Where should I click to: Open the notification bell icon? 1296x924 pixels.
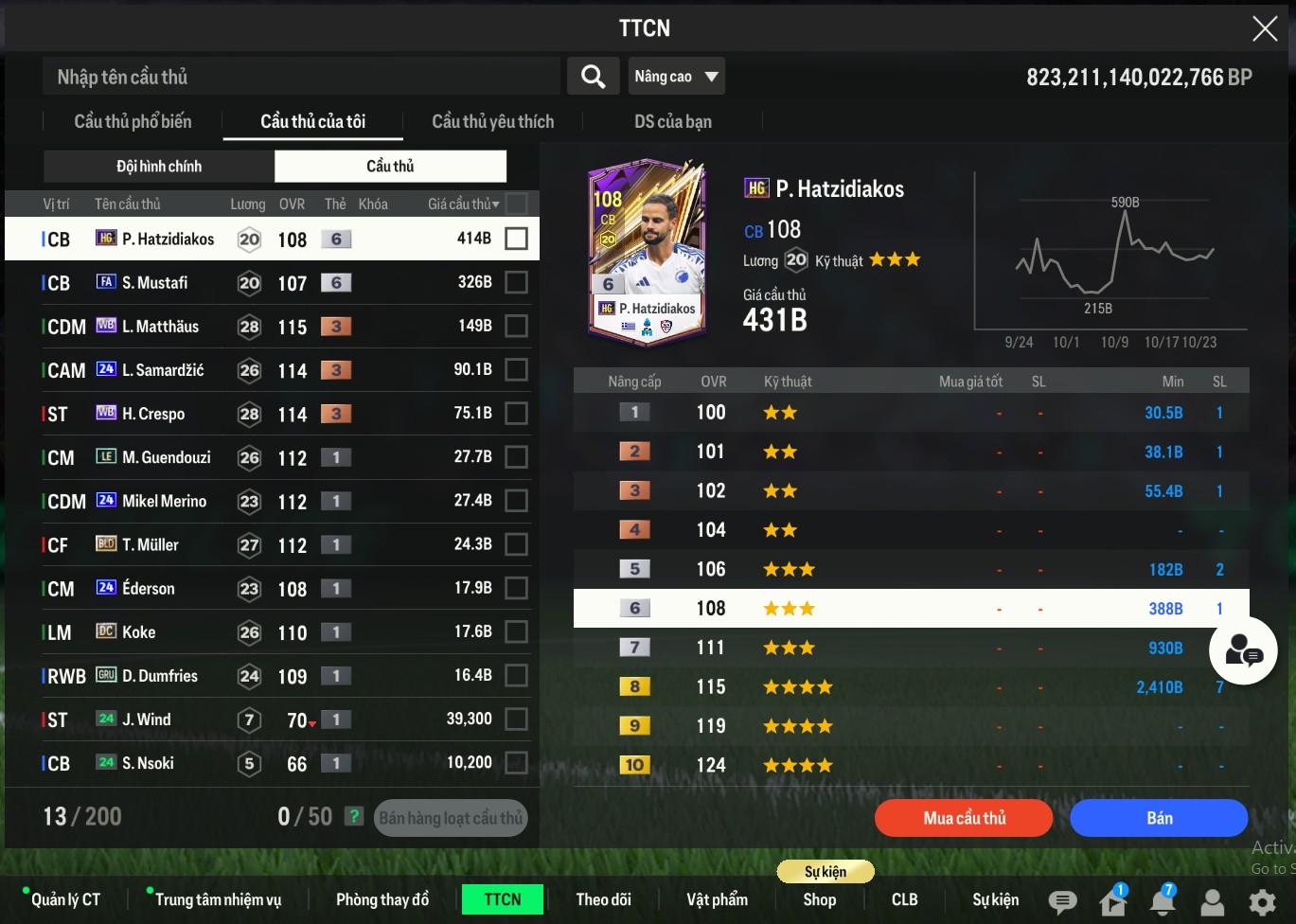click(x=1163, y=901)
